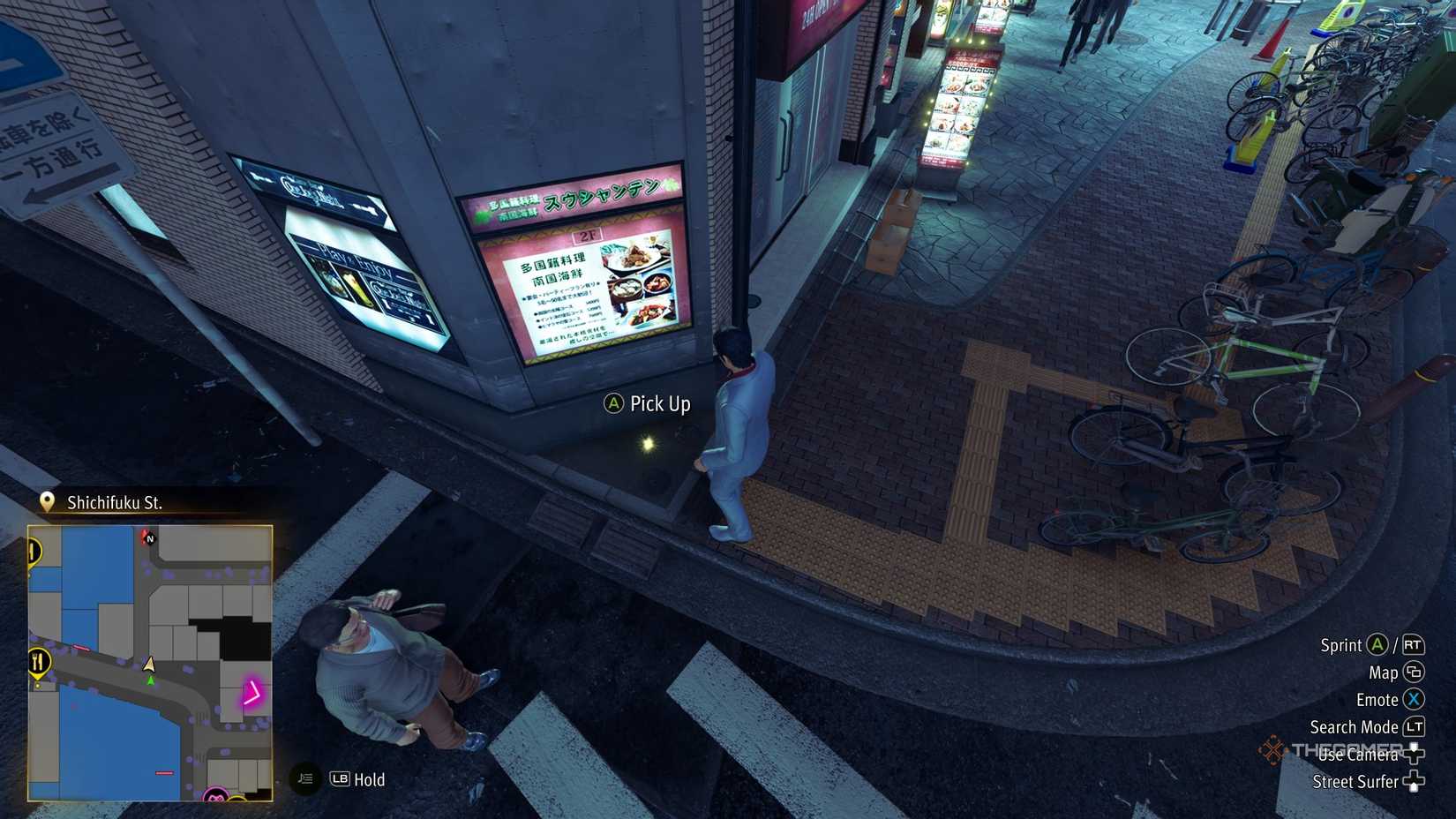1456x819 pixels.
Task: Toggle Use Camera with the d-pad up icon
Action: pos(1414,753)
